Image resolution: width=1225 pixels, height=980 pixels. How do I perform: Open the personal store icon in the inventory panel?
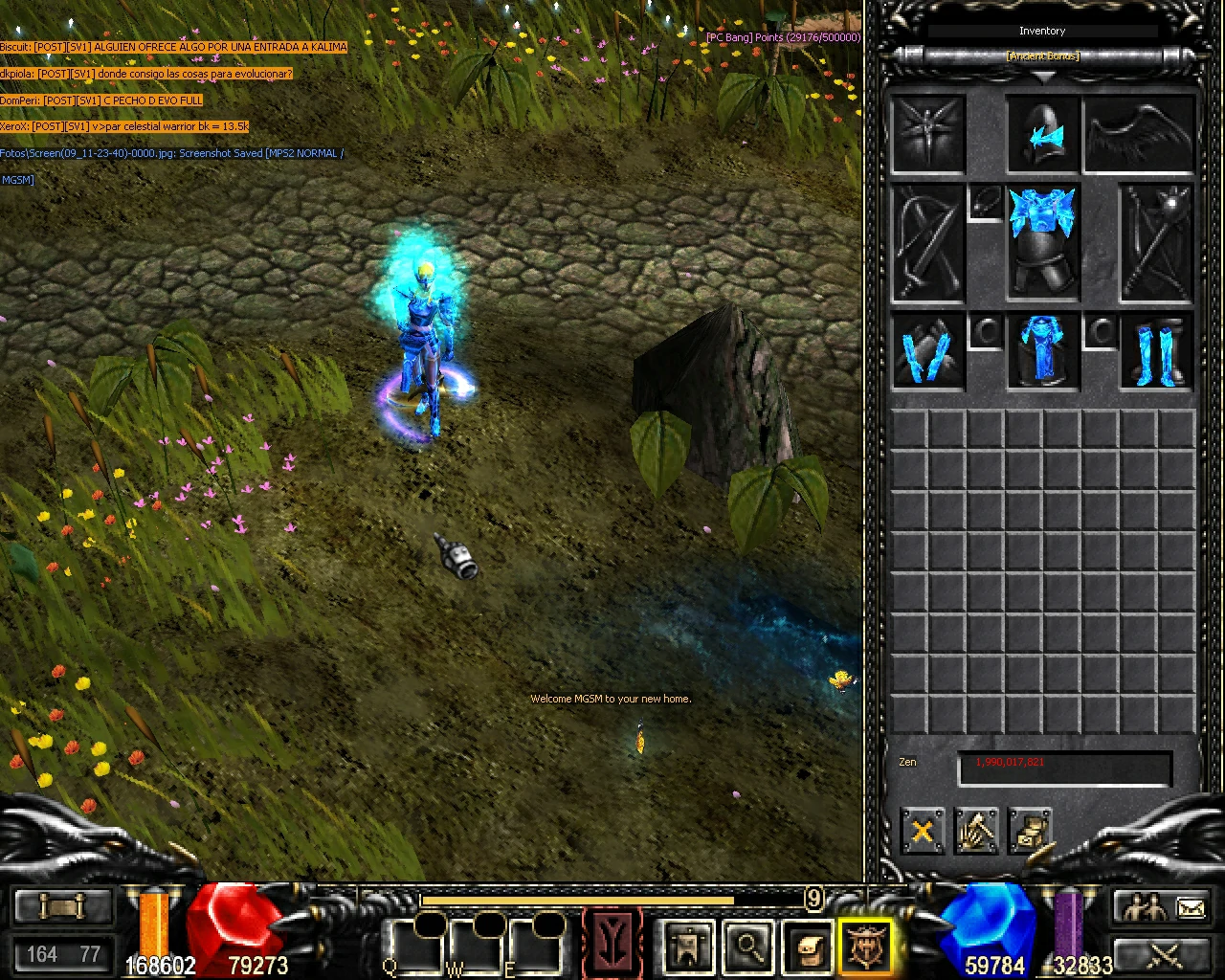pos(1032,831)
